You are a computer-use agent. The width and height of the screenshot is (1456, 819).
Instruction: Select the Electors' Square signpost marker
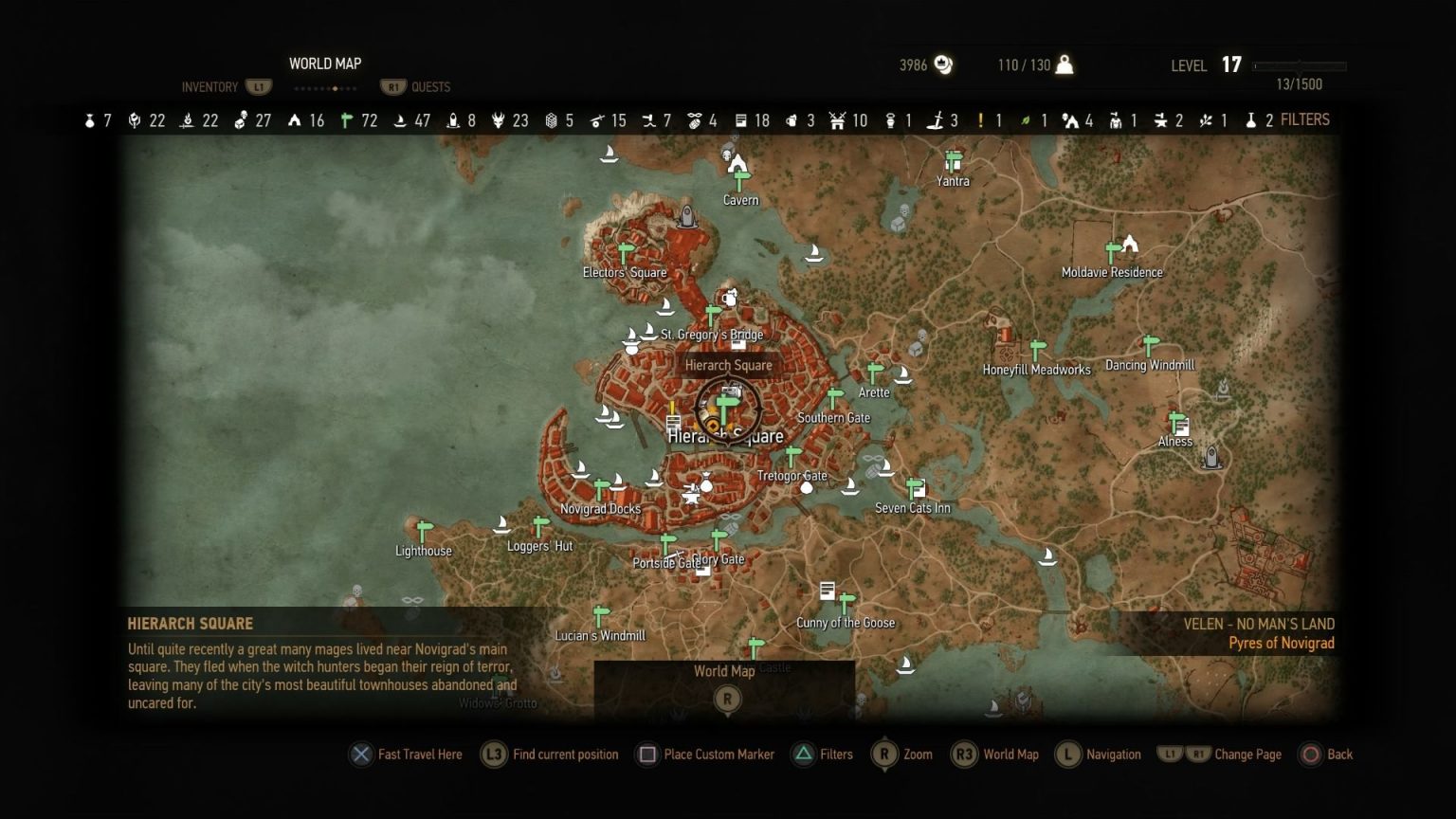coord(624,254)
